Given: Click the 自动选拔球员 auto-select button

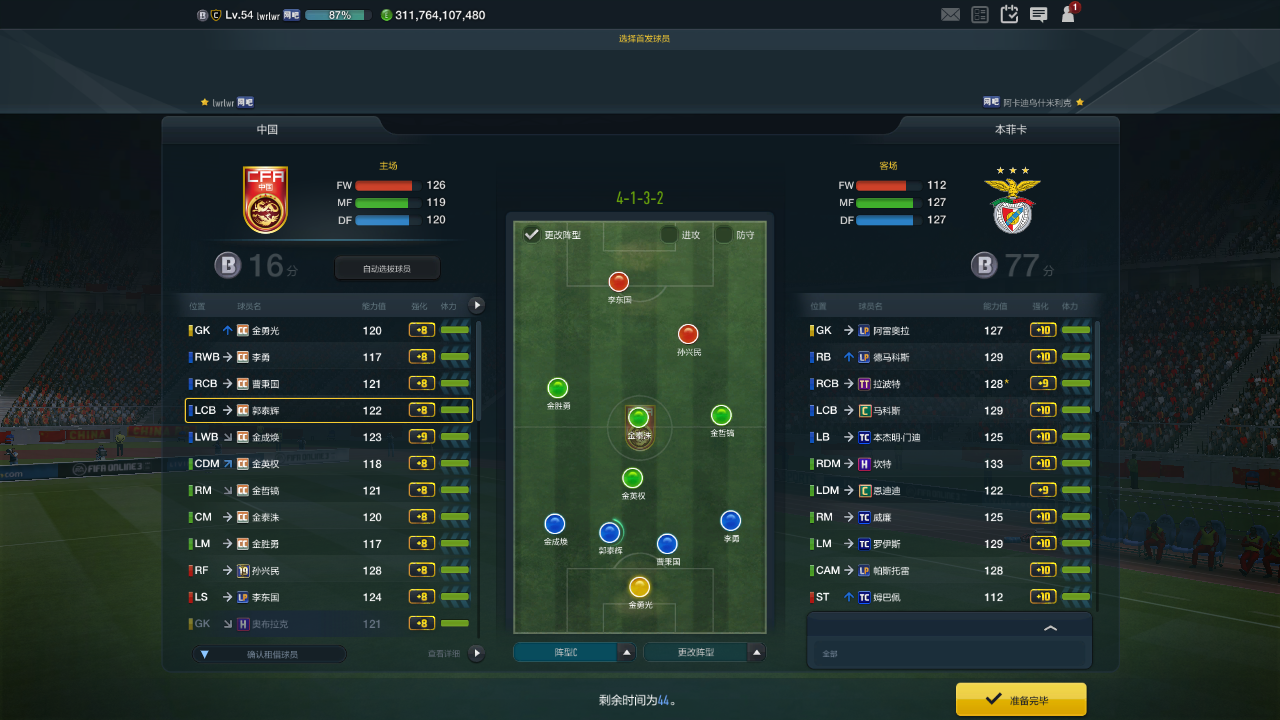Looking at the screenshot, I should click(387, 268).
